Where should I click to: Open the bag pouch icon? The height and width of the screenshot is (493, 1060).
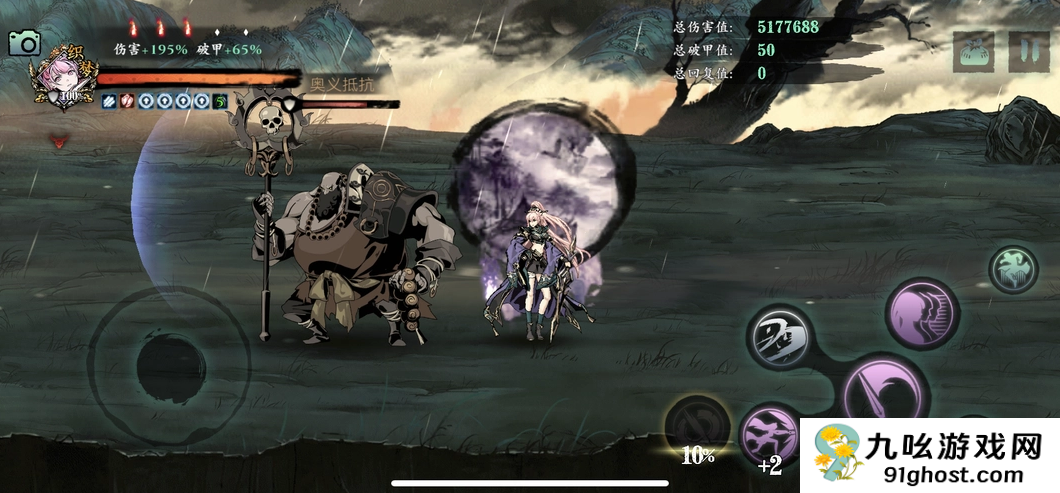tap(973, 52)
